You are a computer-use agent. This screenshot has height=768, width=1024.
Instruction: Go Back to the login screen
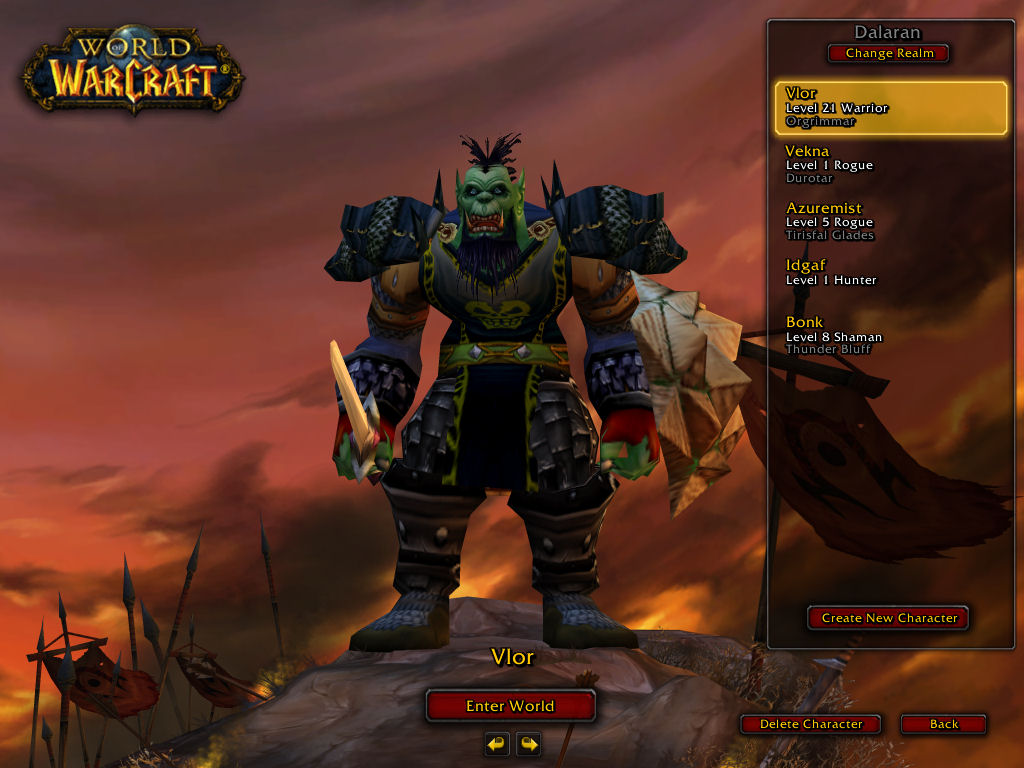[x=943, y=724]
